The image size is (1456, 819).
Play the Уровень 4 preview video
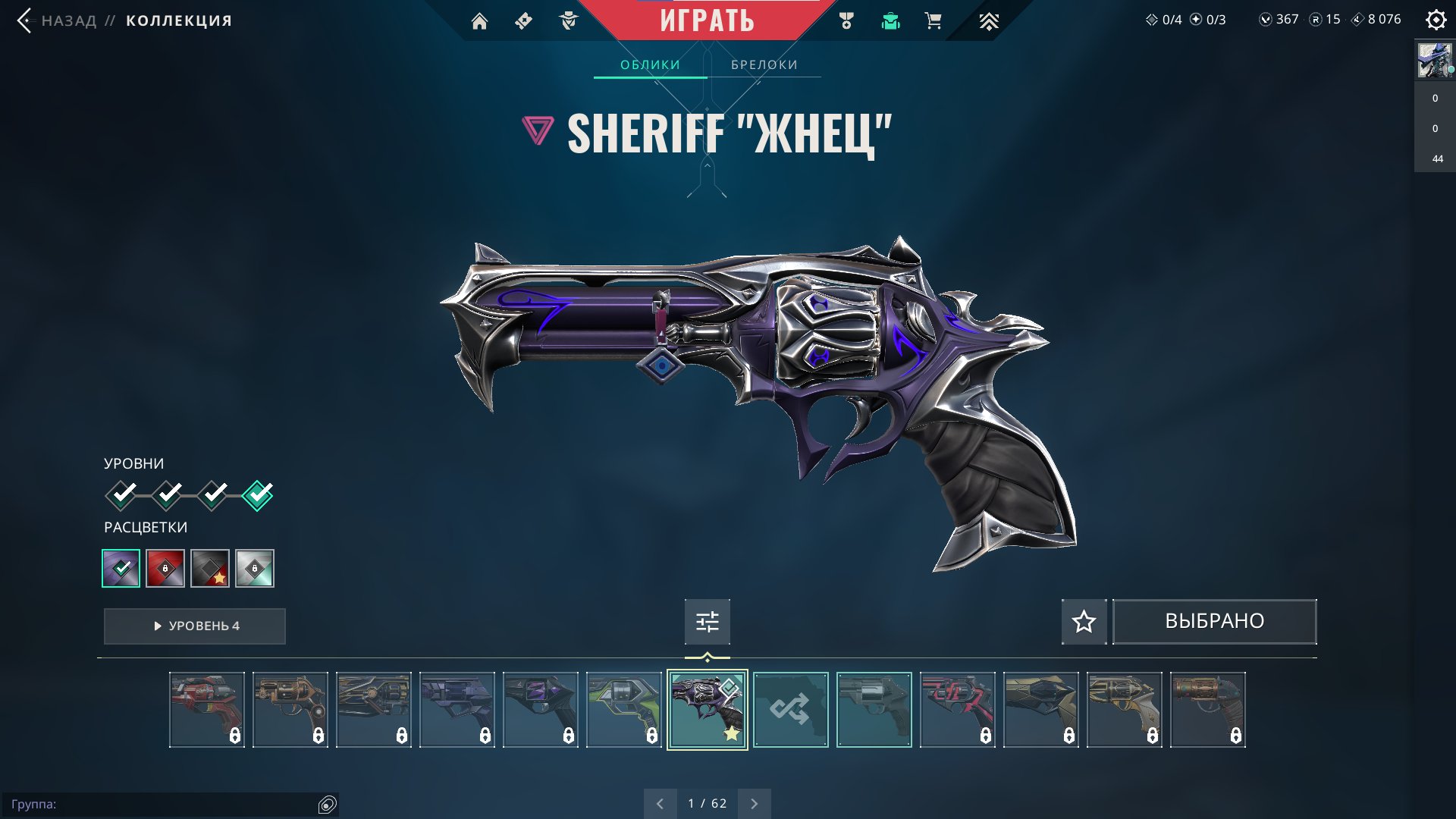pos(195,626)
